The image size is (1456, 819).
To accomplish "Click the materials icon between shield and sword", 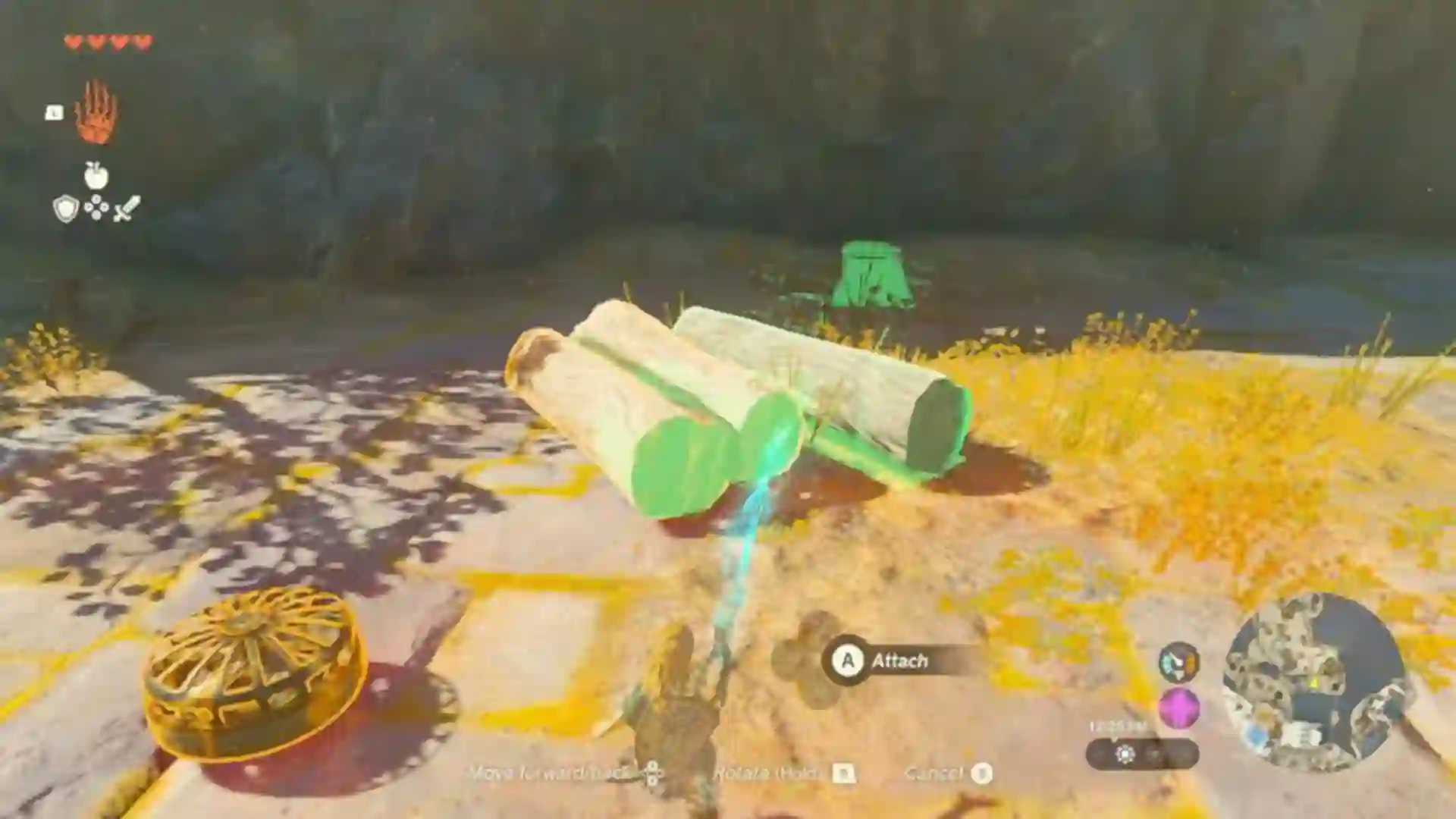I will click(96, 206).
